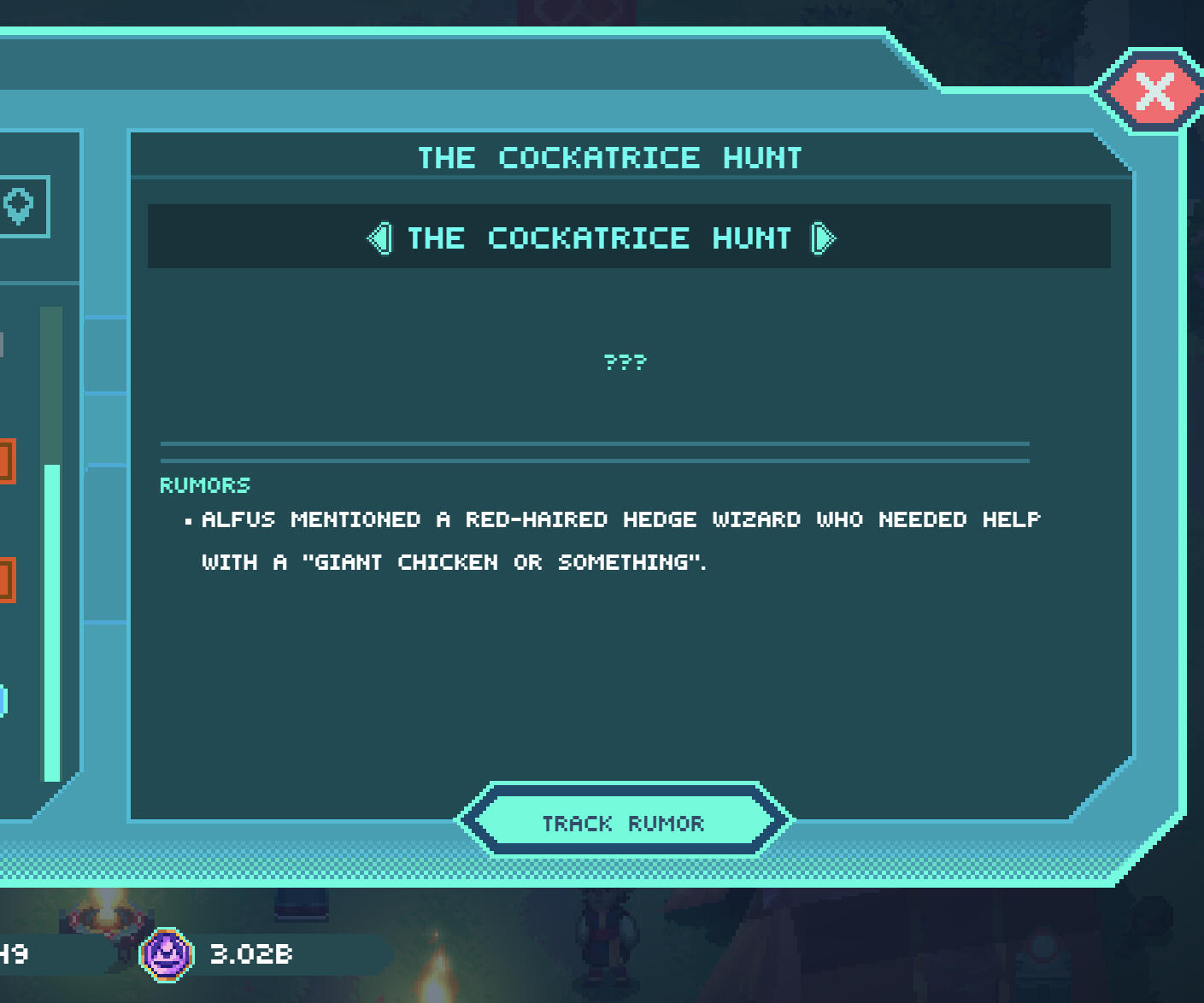Close the rumor panel with the red X

[1154, 91]
